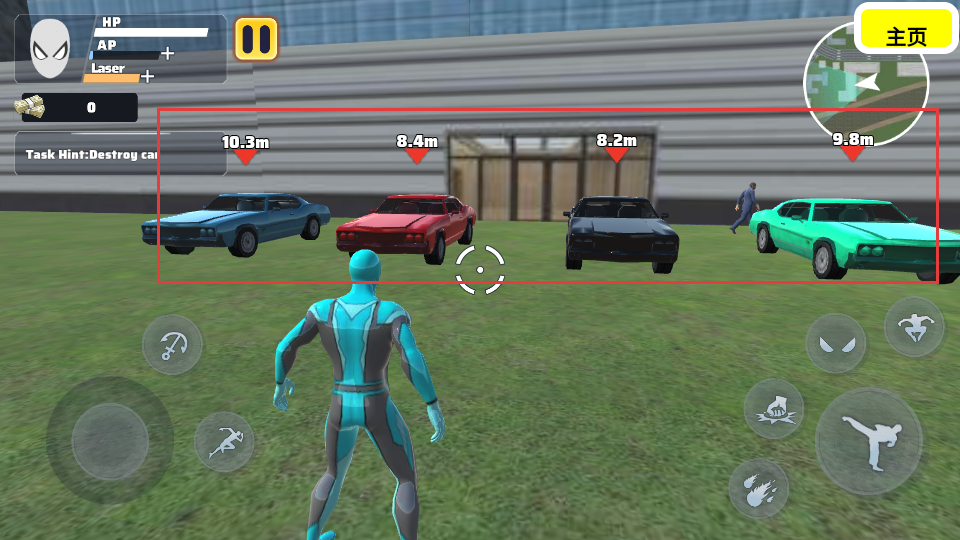The height and width of the screenshot is (540, 960).
Task: Perform the kick attack
Action: coord(868,441)
